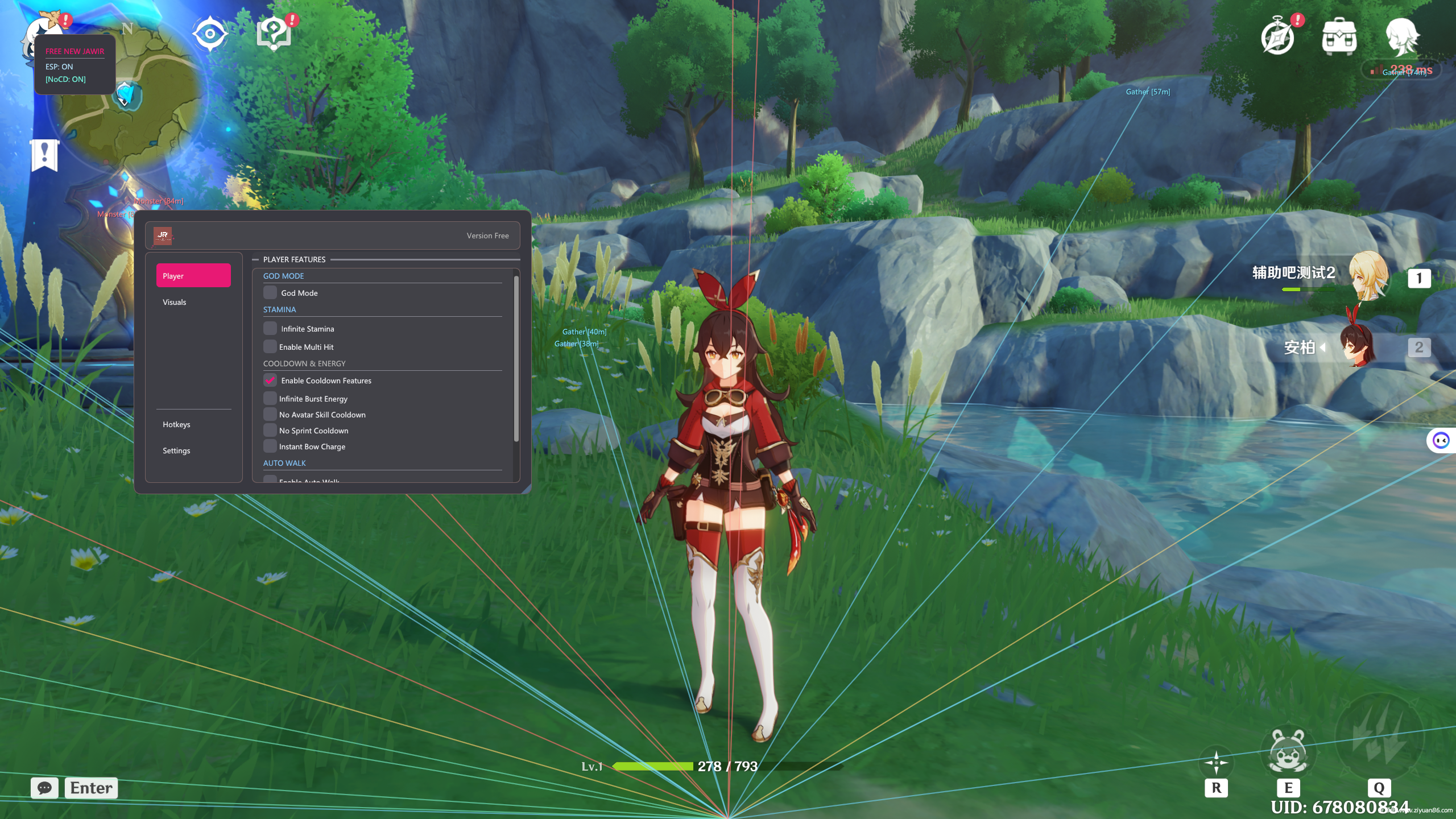This screenshot has width=1456, height=819.
Task: Switch to party member Amber
Action: [x=1359, y=347]
